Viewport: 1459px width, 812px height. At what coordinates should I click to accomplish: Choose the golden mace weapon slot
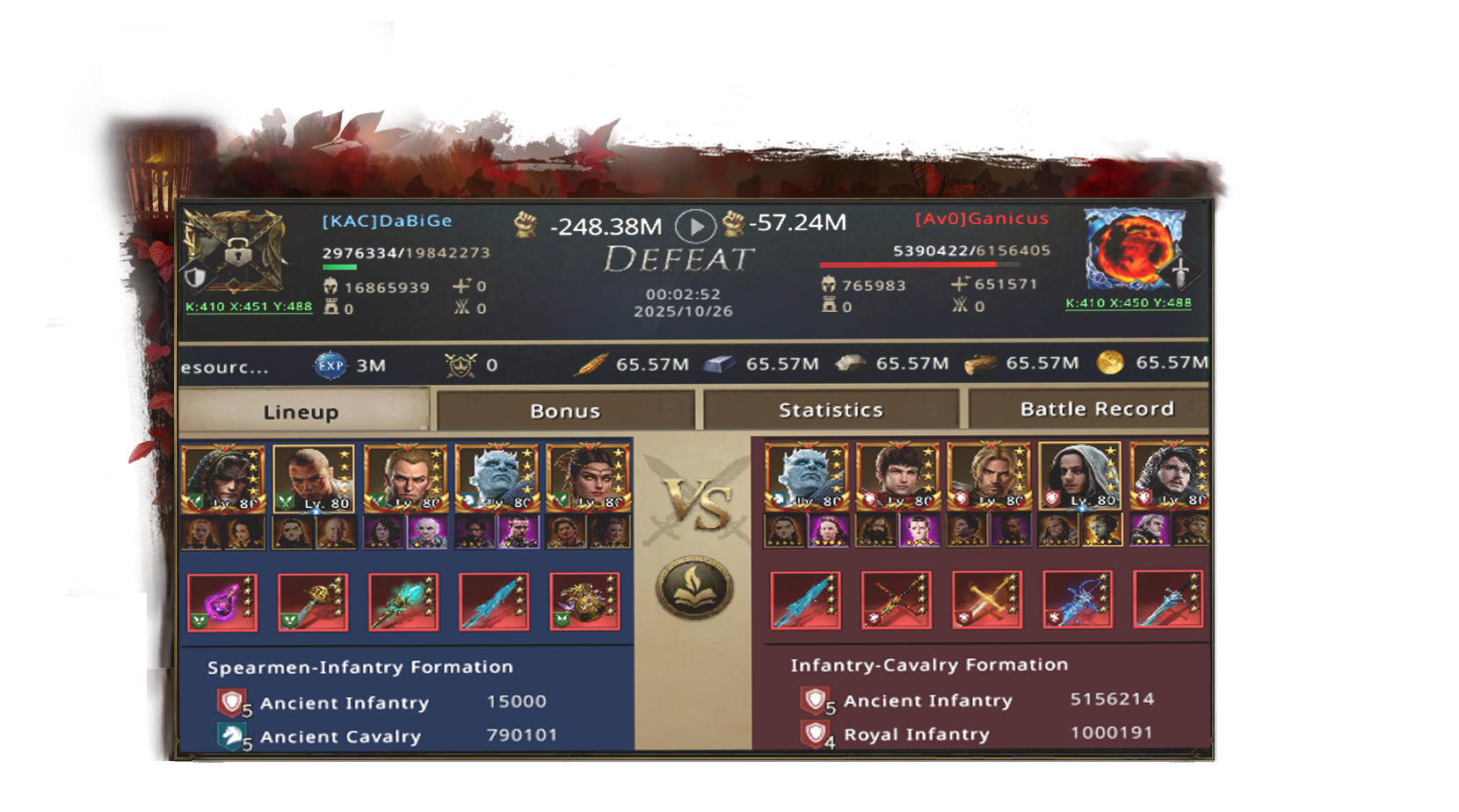click(x=313, y=603)
